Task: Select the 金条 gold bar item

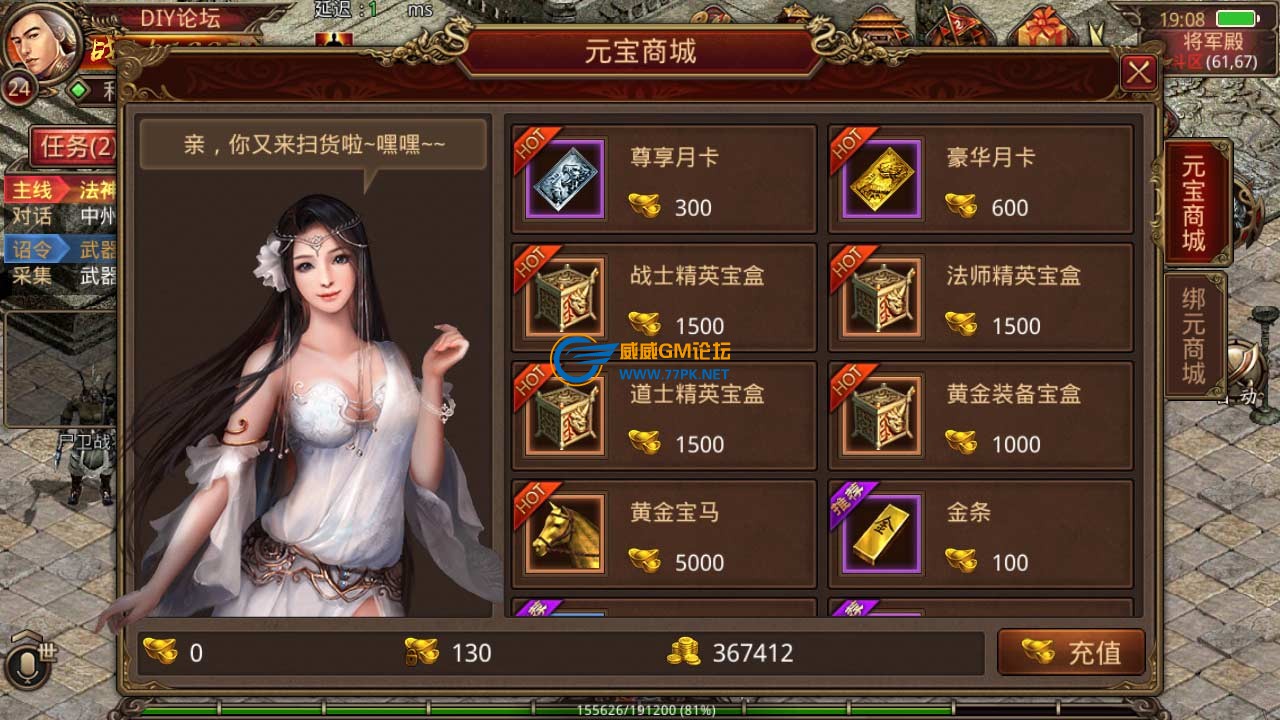Action: pos(980,534)
